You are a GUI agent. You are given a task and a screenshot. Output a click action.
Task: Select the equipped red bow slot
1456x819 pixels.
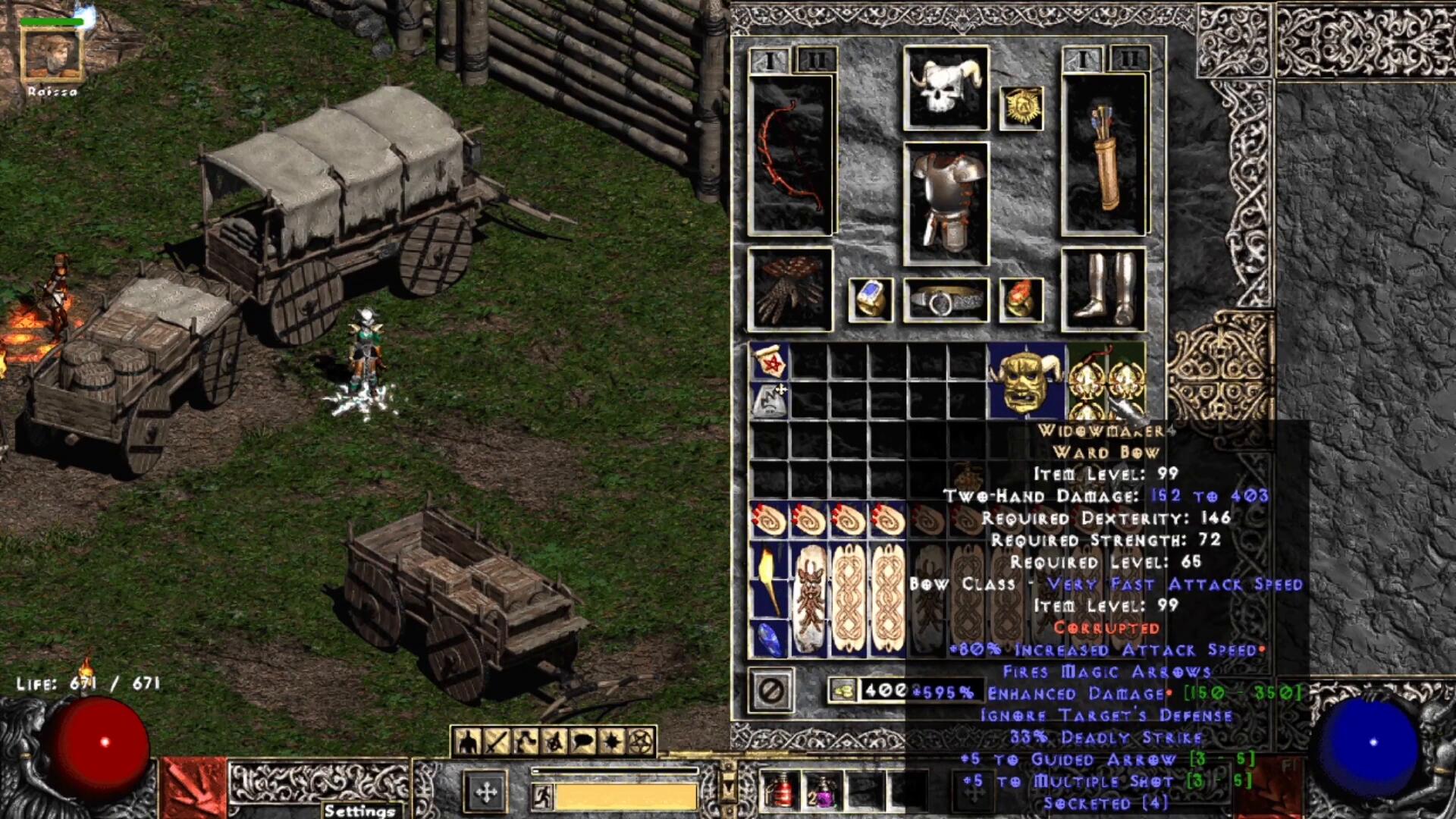[790, 155]
